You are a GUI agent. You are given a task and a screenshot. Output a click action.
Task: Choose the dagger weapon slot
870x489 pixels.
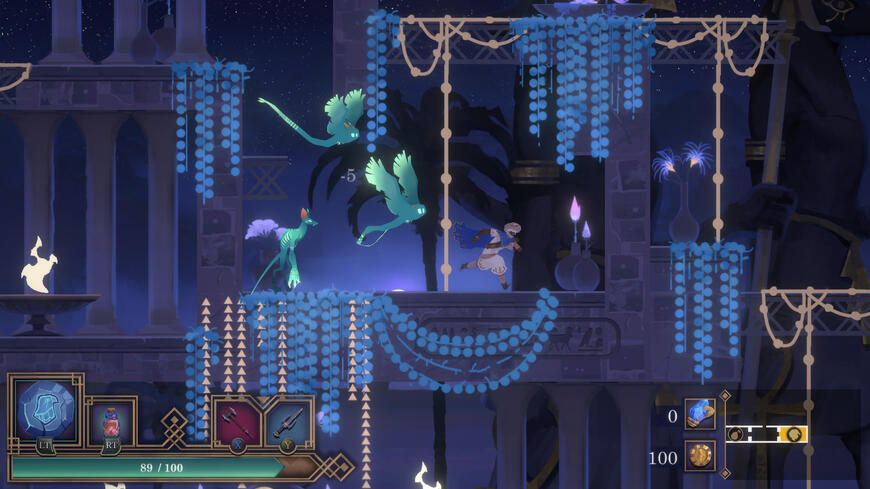(288, 421)
